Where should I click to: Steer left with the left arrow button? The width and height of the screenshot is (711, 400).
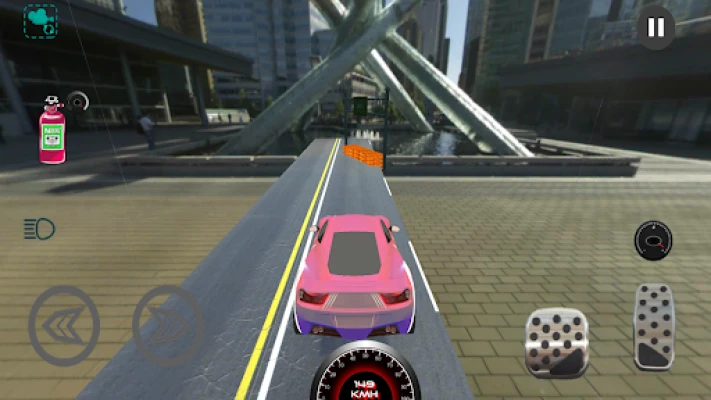click(64, 325)
